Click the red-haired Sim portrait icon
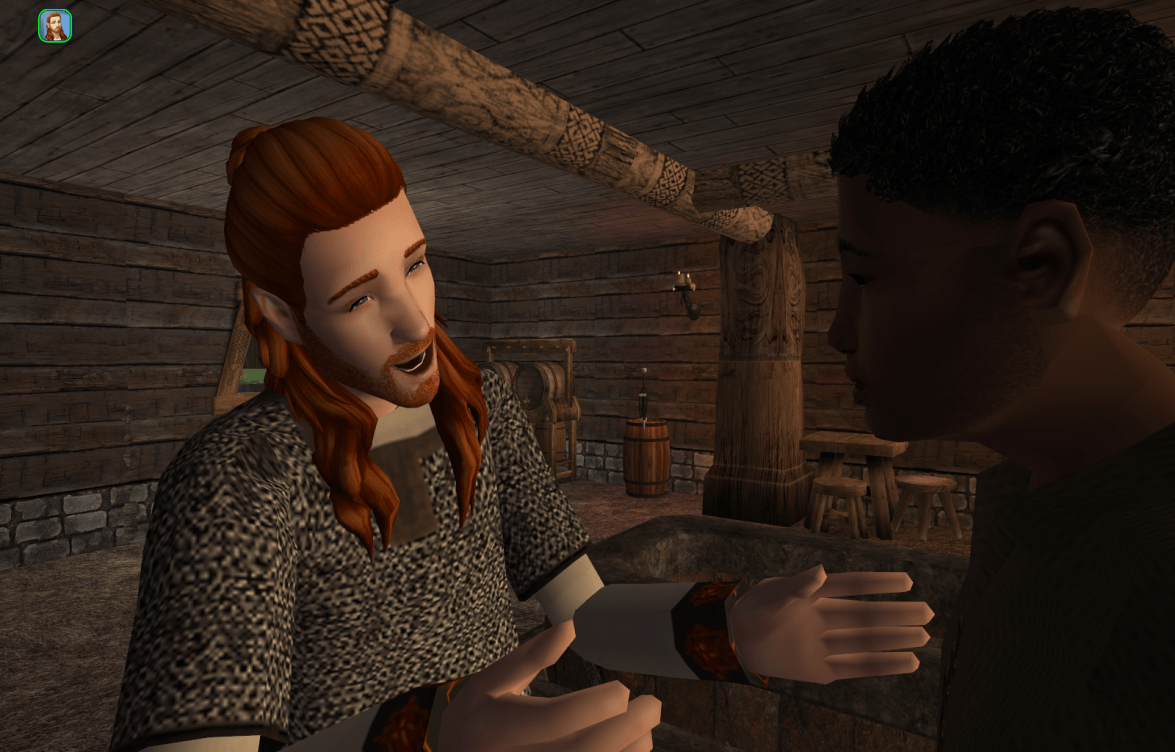Viewport: 1175px width, 752px height. click(x=54, y=26)
